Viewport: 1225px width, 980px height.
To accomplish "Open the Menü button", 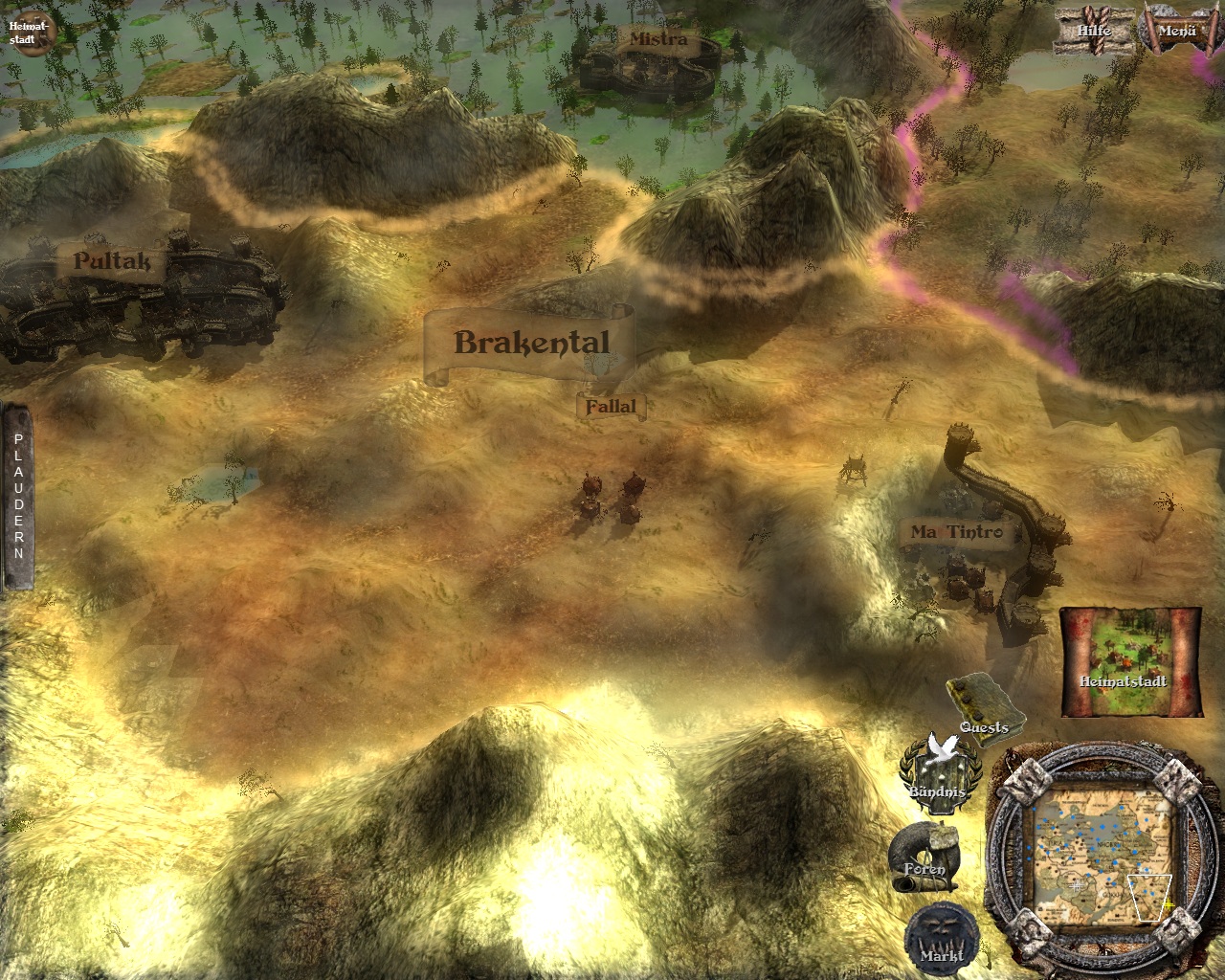I will coord(1176,31).
